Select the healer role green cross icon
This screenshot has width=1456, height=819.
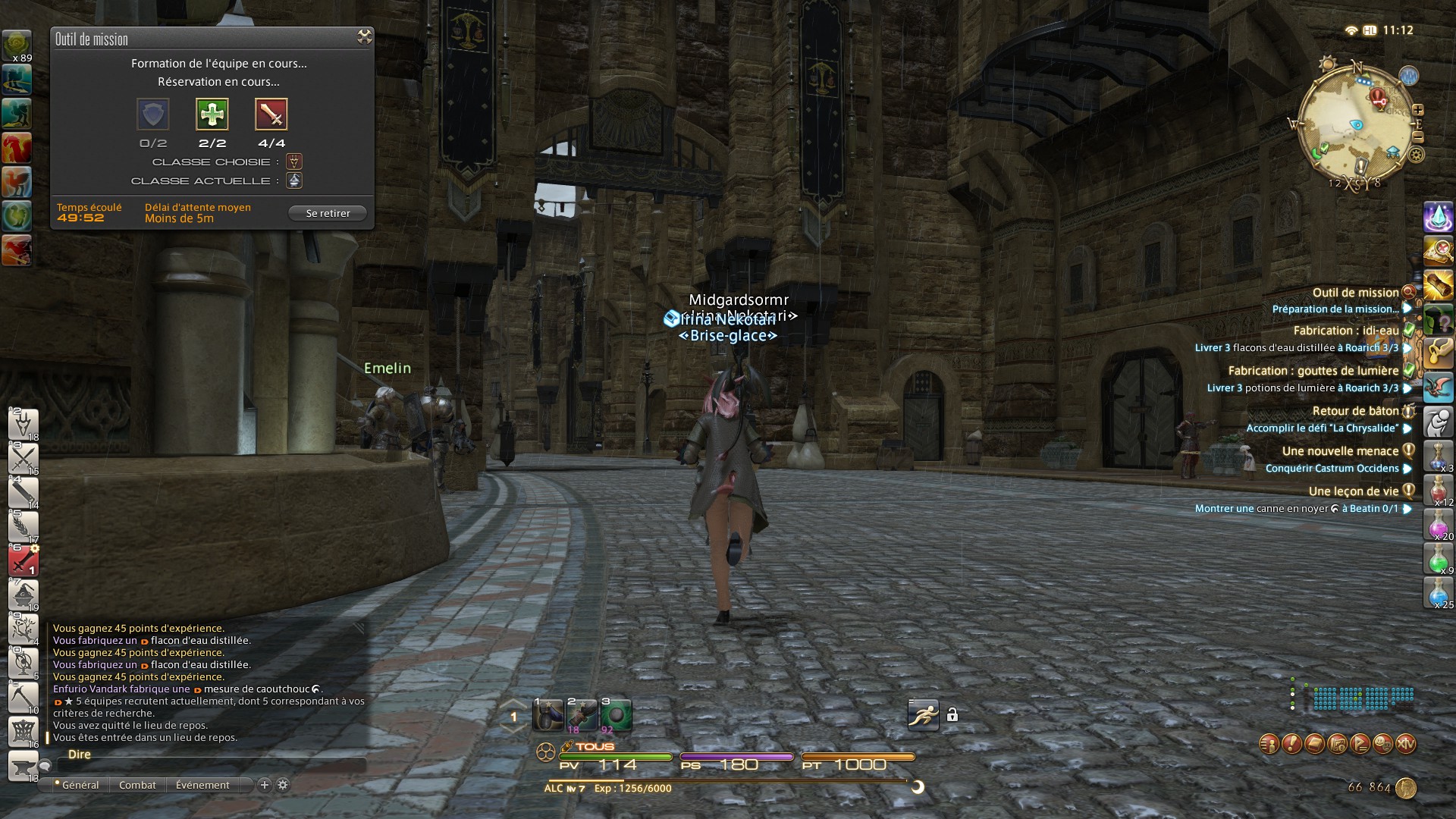(x=212, y=115)
